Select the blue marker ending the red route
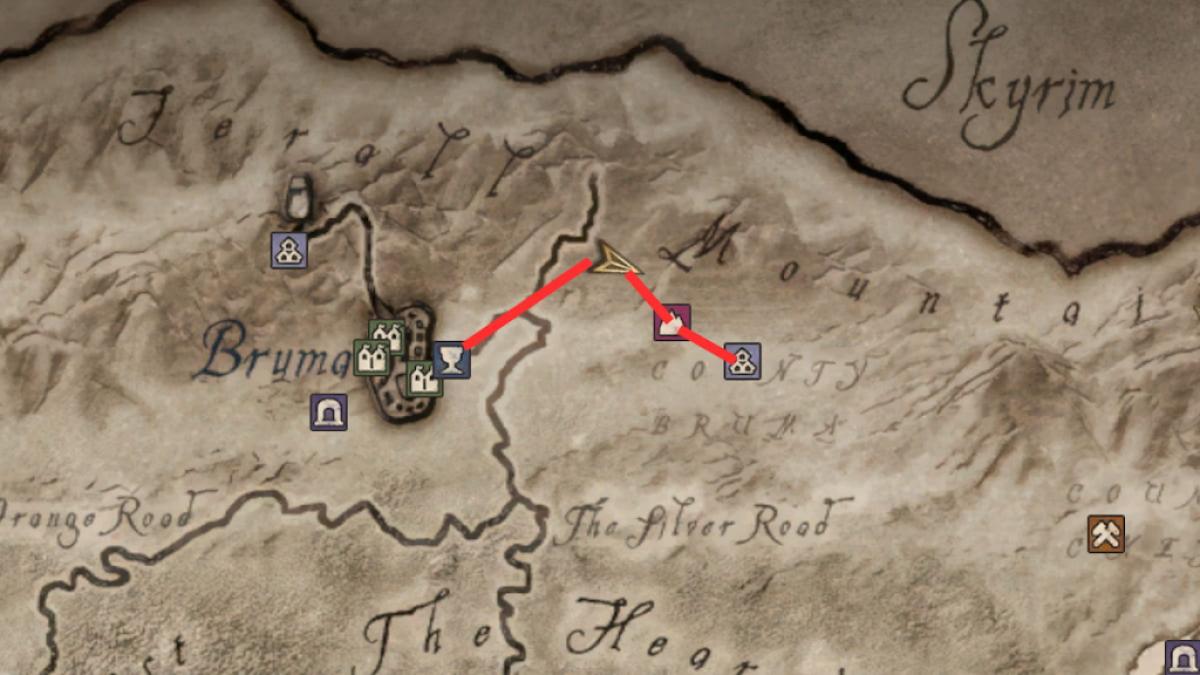The height and width of the screenshot is (675, 1200). point(742,361)
